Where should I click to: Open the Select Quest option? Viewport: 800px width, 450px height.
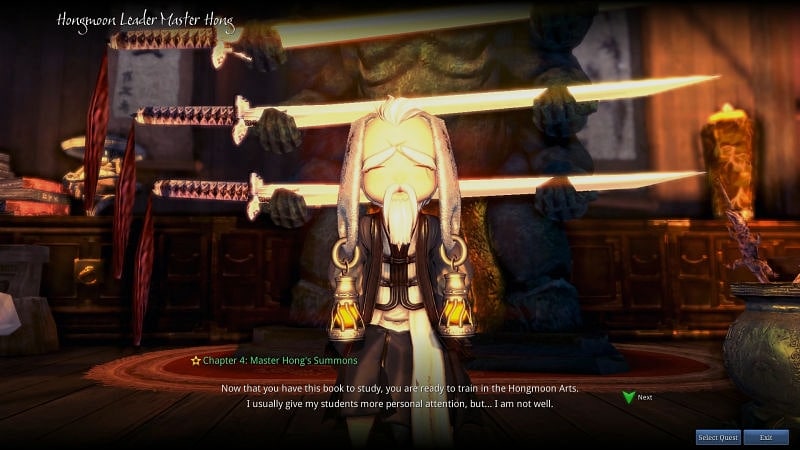(718, 437)
